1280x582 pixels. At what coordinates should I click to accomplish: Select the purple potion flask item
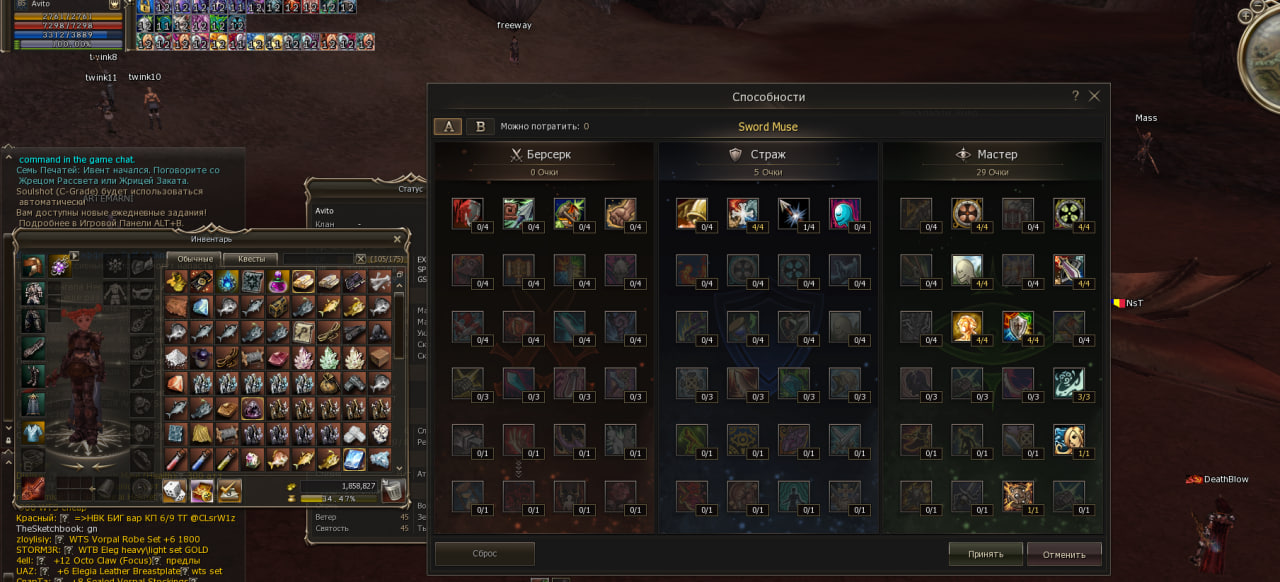click(x=278, y=282)
